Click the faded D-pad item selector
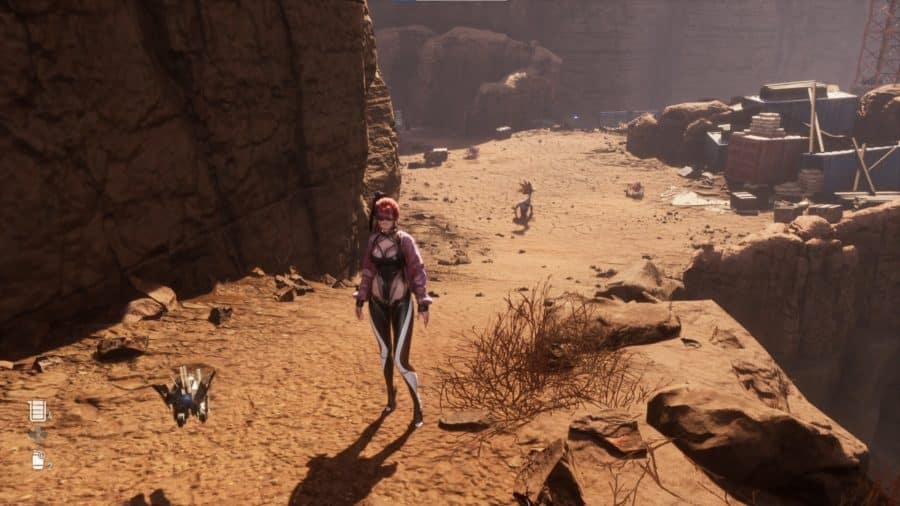Screen dimensions: 900x506 tap(38, 435)
